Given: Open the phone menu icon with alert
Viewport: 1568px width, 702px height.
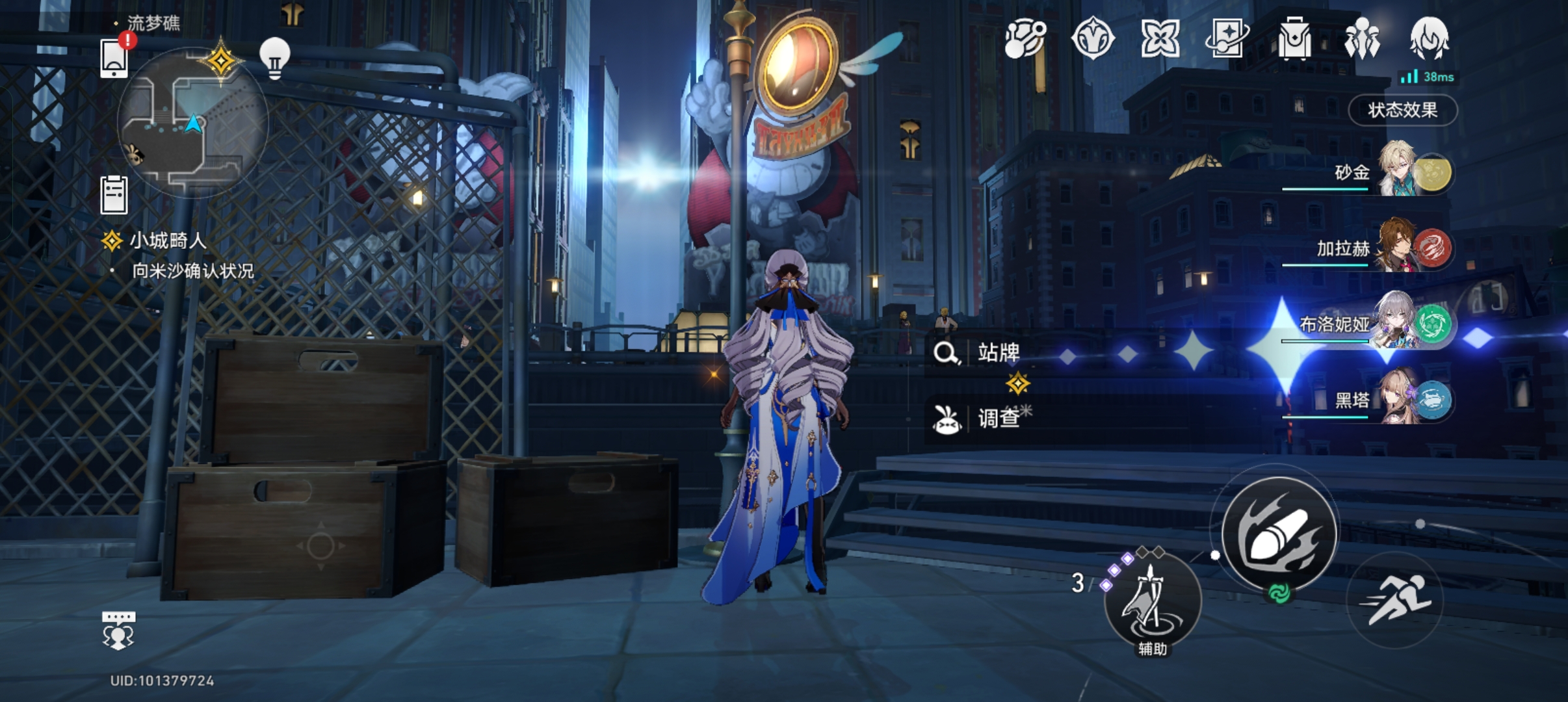Looking at the screenshot, I should click(x=114, y=58).
